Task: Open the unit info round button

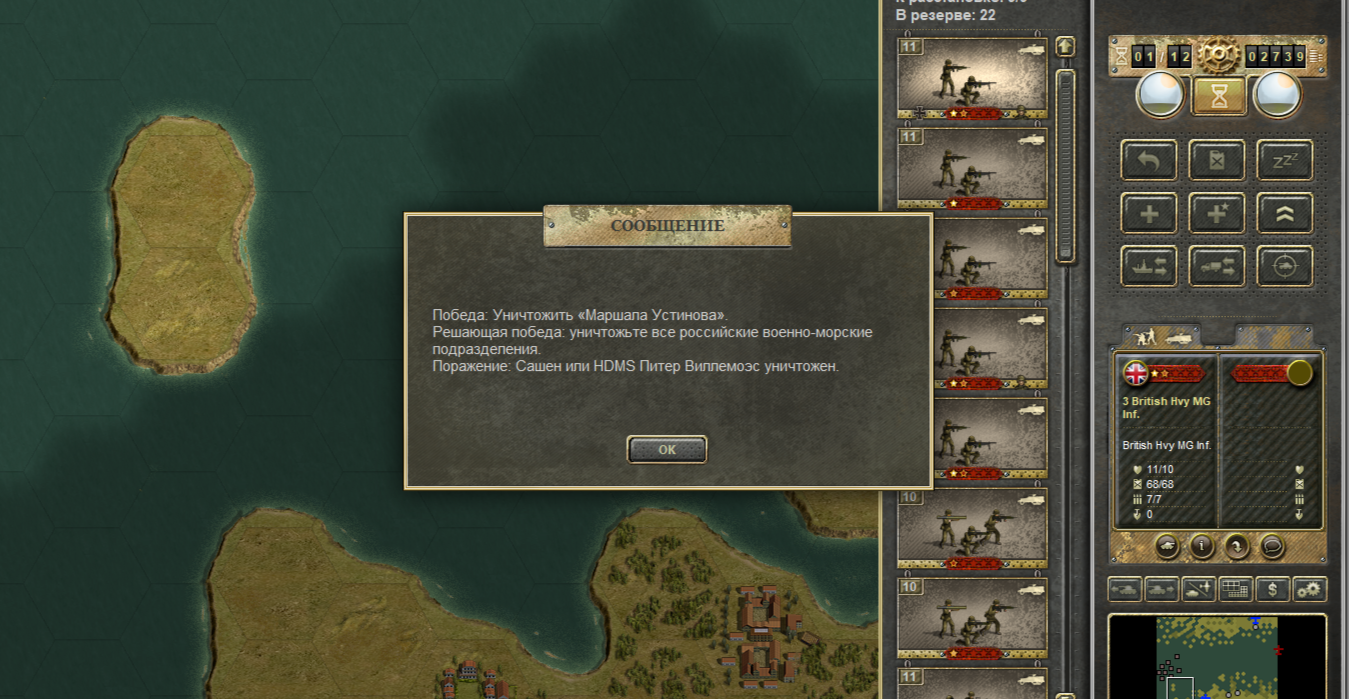Action: click(1201, 546)
